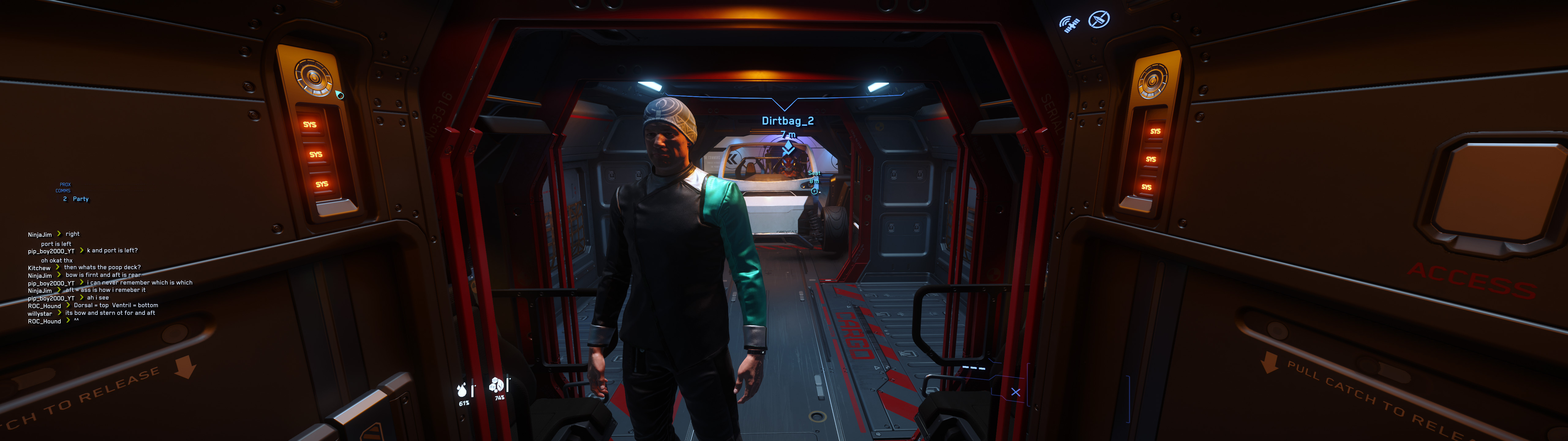
Task: Switch to the Party chat channel
Action: 80,199
